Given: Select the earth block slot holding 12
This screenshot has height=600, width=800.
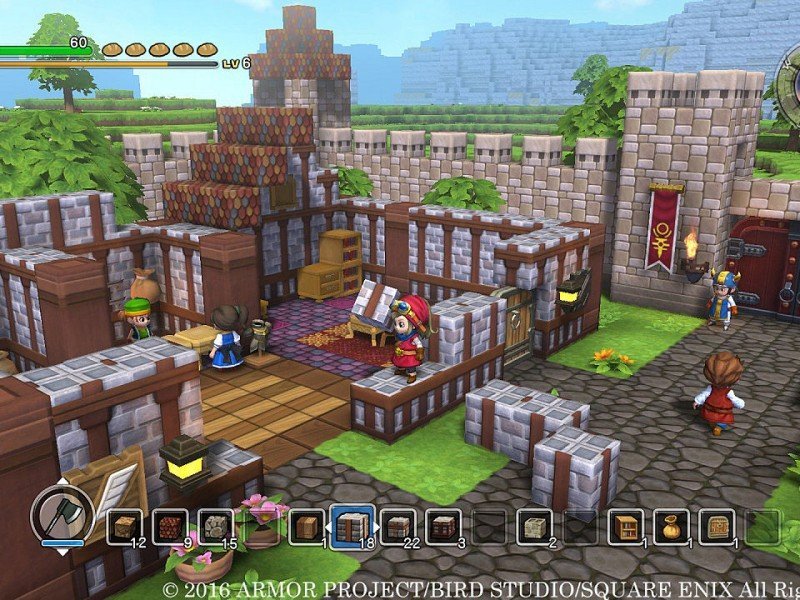Looking at the screenshot, I should click(124, 526).
